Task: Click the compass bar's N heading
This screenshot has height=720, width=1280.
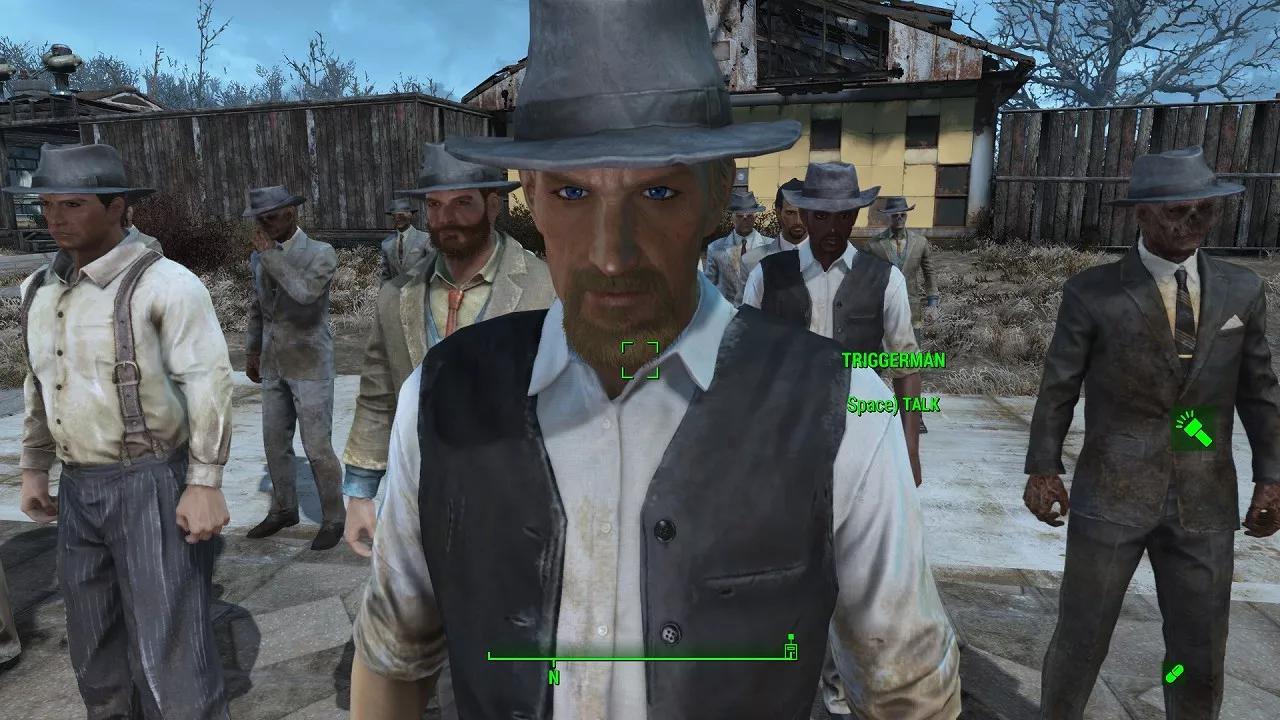Action: click(x=553, y=677)
